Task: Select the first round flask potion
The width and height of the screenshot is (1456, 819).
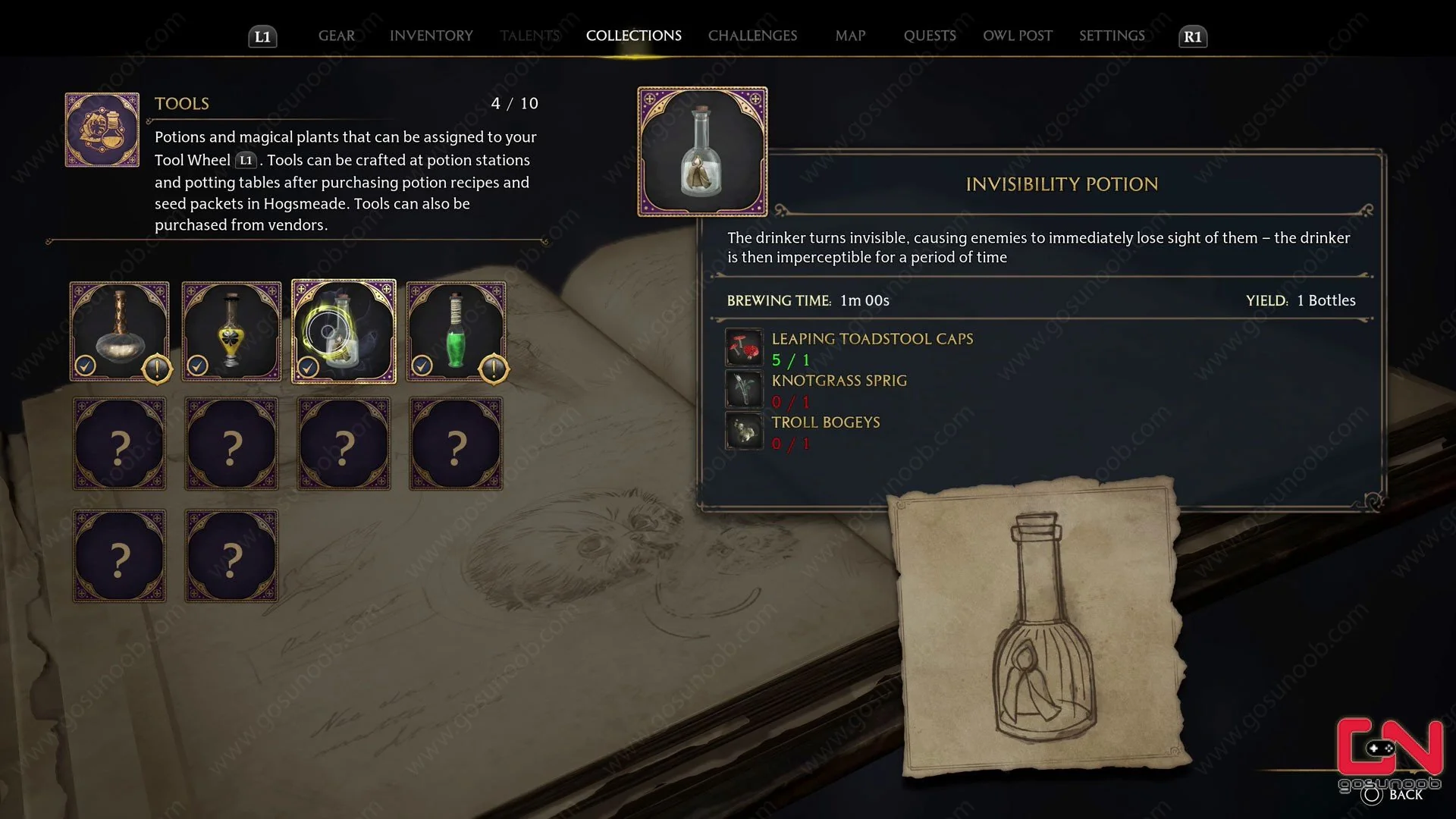Action: point(119,331)
